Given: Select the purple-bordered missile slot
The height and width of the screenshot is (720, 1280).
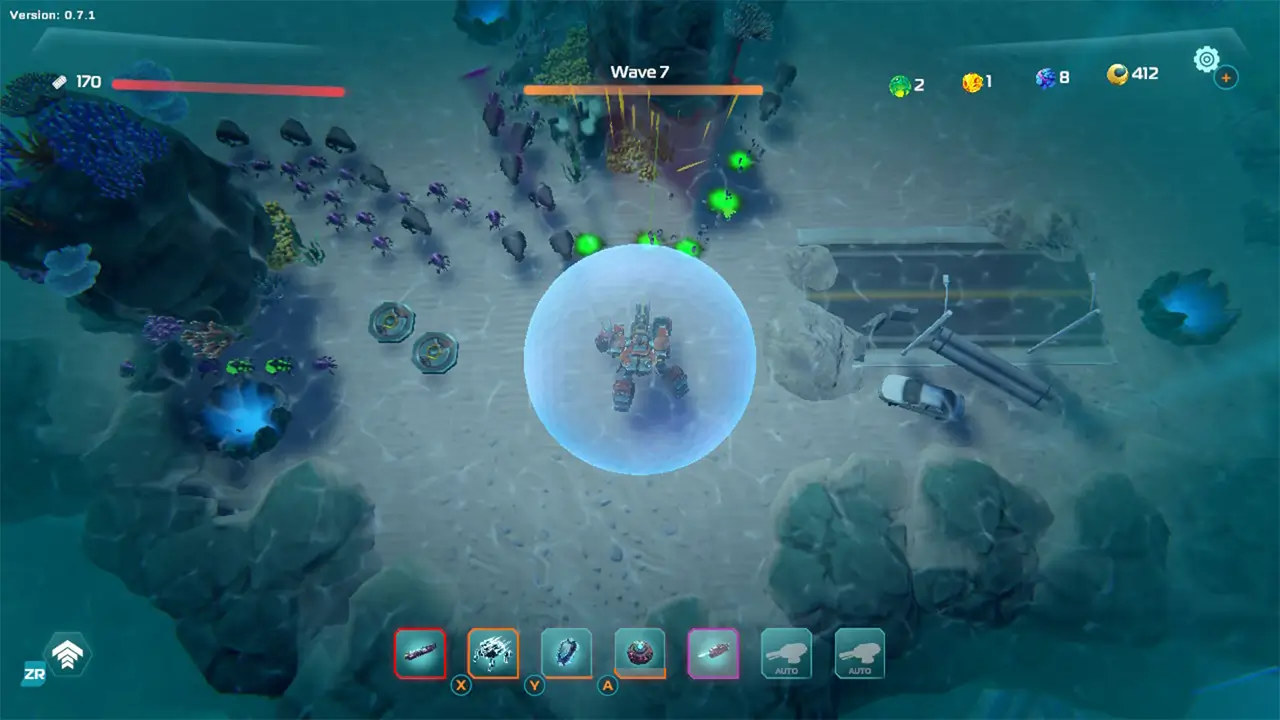Looking at the screenshot, I should pos(712,653).
